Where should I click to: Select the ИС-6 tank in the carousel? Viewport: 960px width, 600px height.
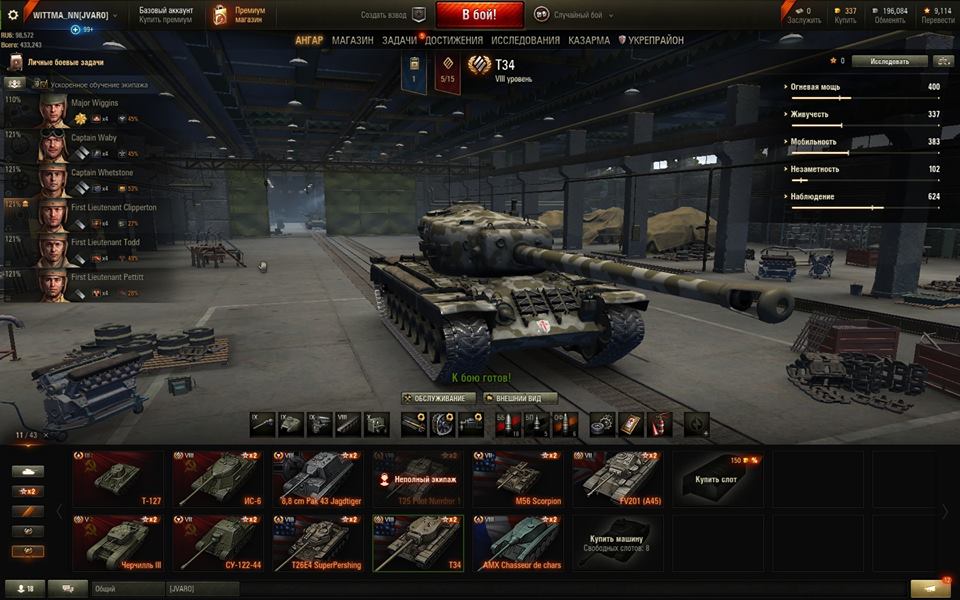click(217, 478)
